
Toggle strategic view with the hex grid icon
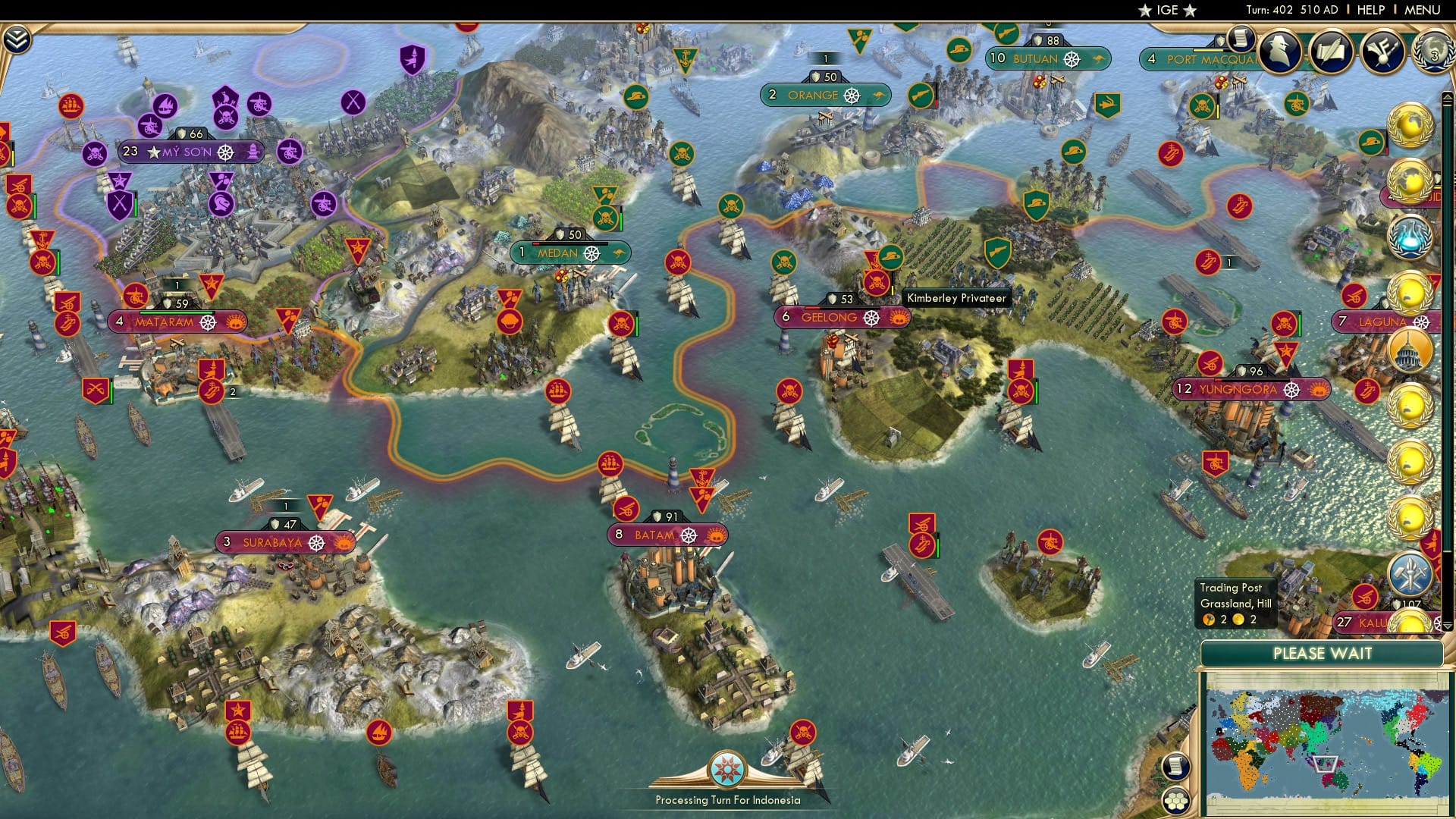pyautogui.click(x=1175, y=802)
